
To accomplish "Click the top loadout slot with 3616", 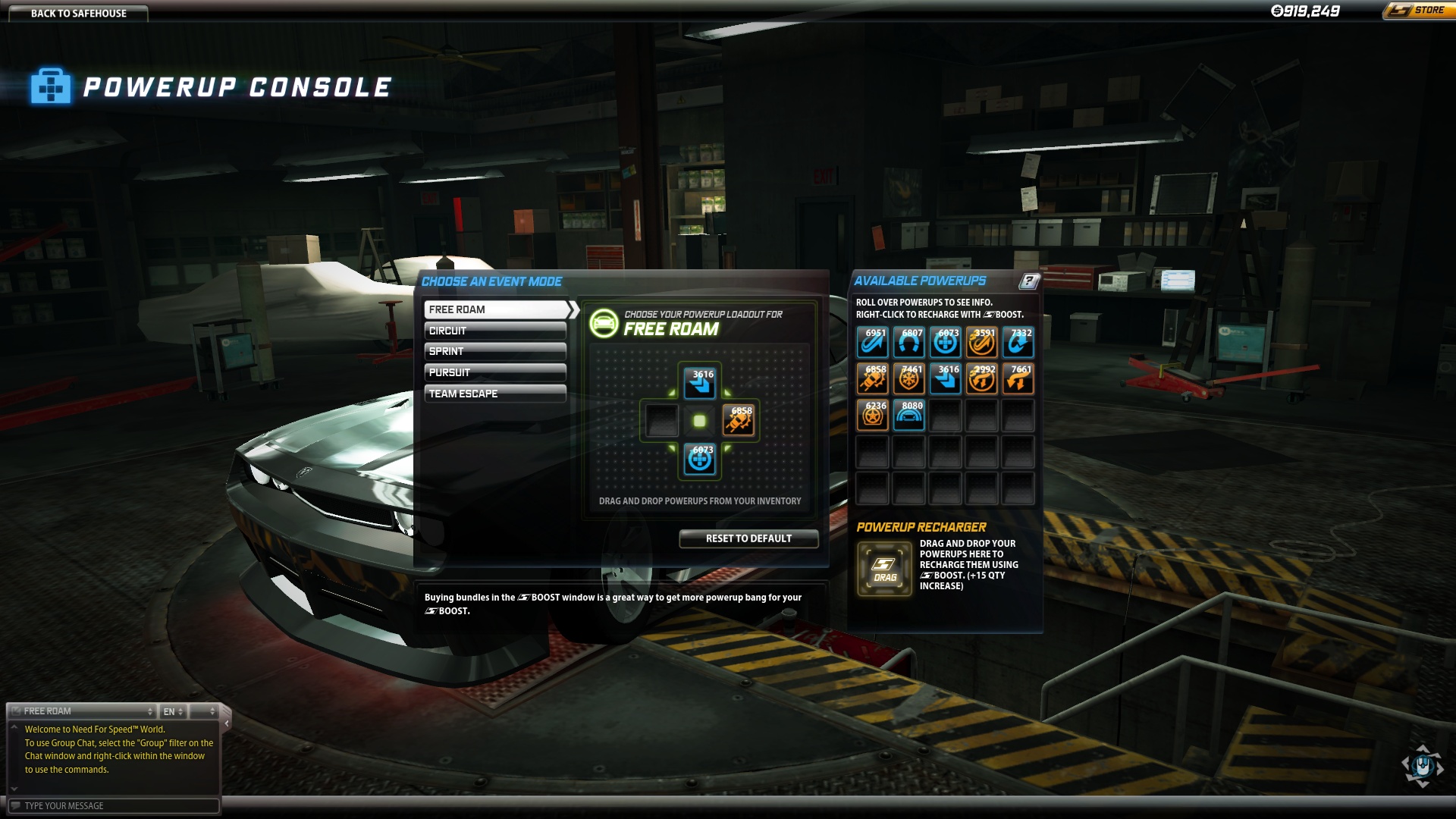I will 699,383.
